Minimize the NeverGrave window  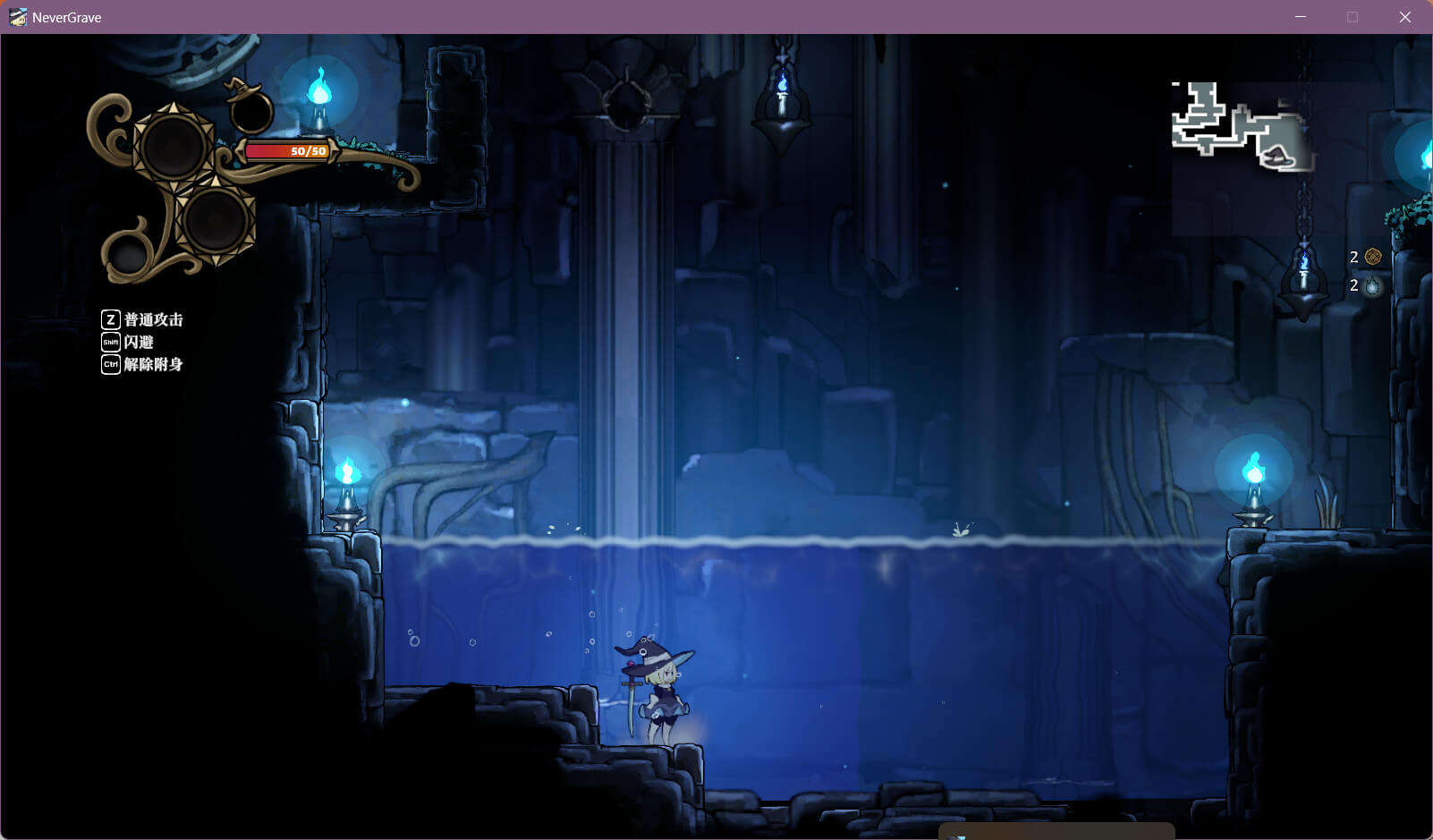[1301, 17]
